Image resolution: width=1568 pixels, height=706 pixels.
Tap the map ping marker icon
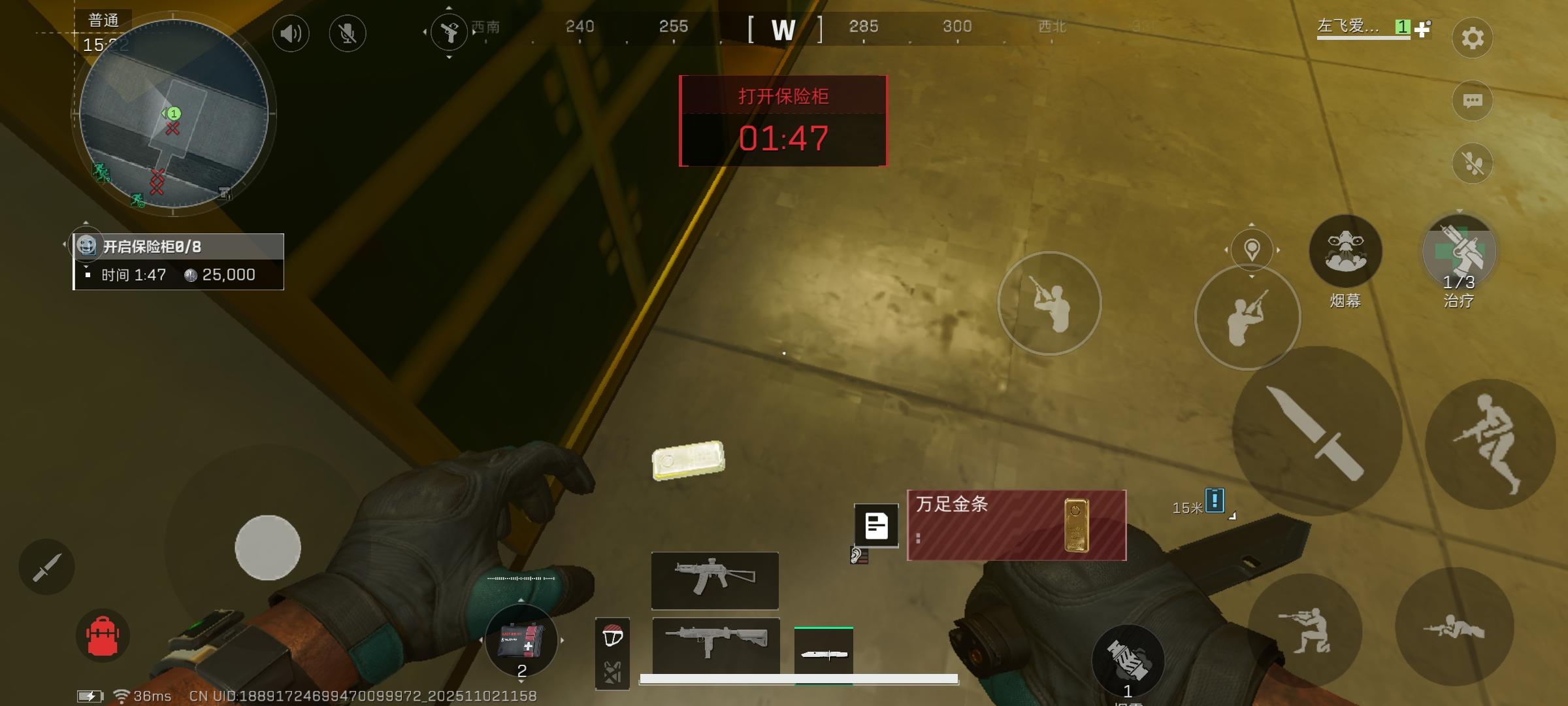1251,250
